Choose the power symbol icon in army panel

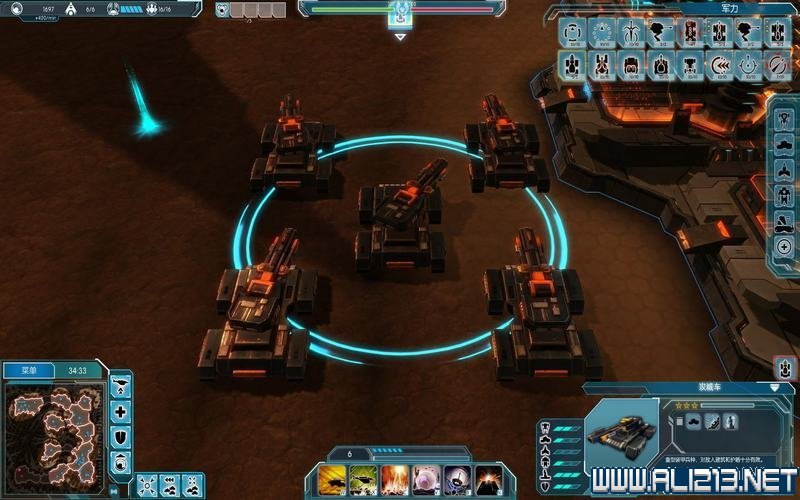pyautogui.click(x=747, y=65)
